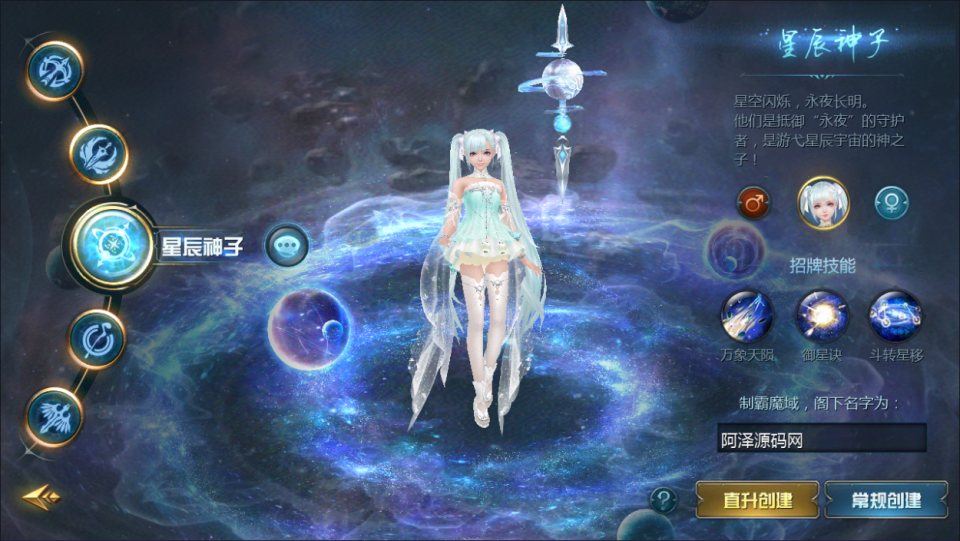
Task: Choose the trident class icon
Action: point(99,153)
